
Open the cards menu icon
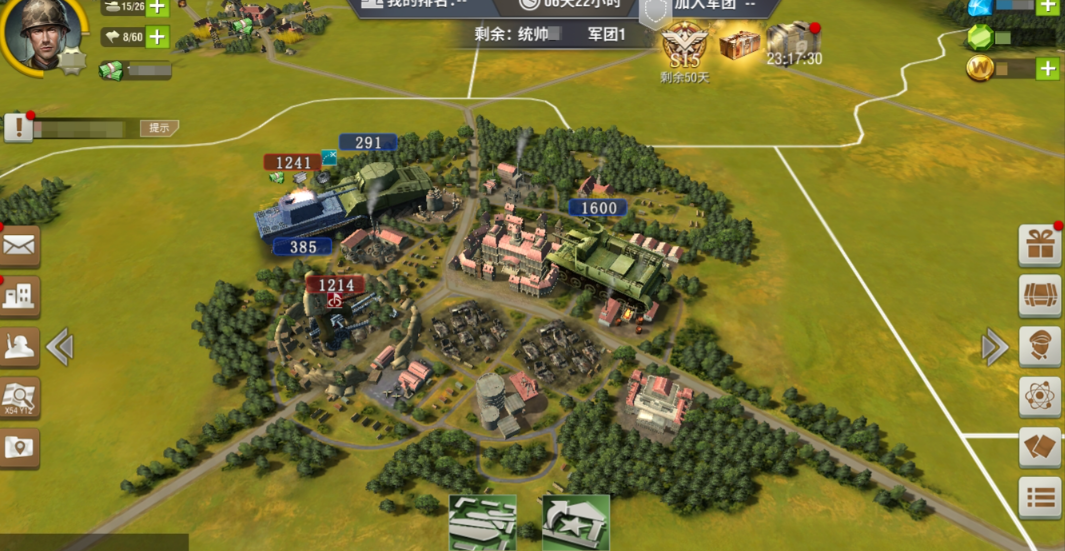point(1040,448)
